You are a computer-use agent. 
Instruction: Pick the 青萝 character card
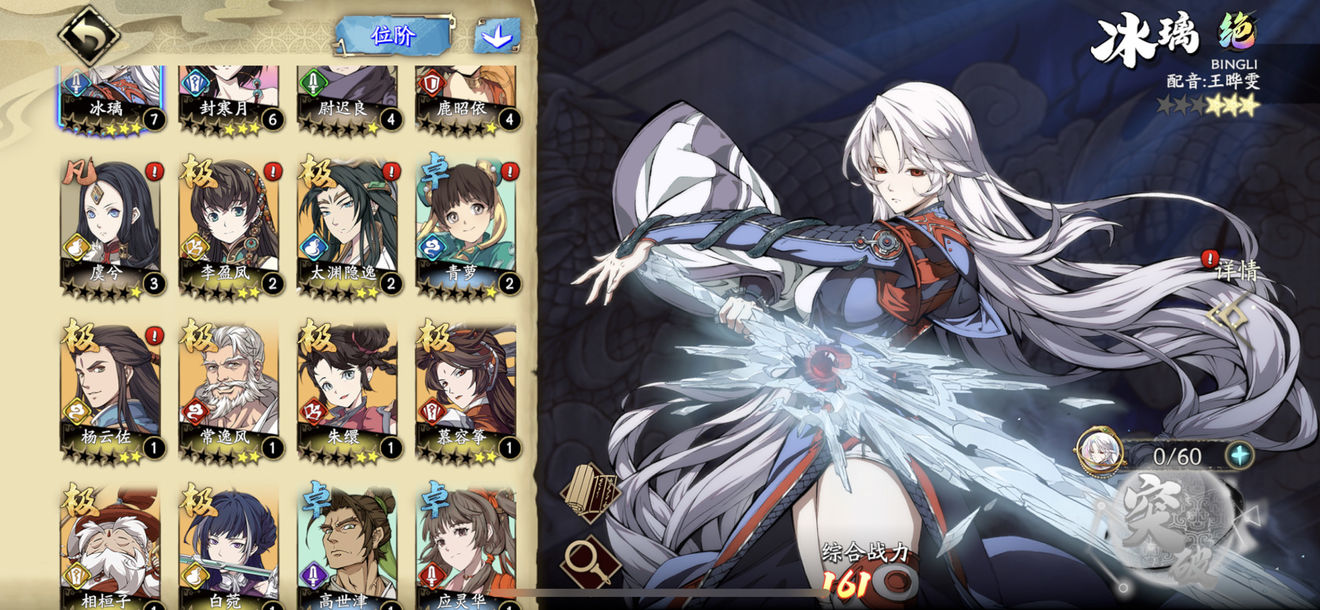click(x=465, y=227)
